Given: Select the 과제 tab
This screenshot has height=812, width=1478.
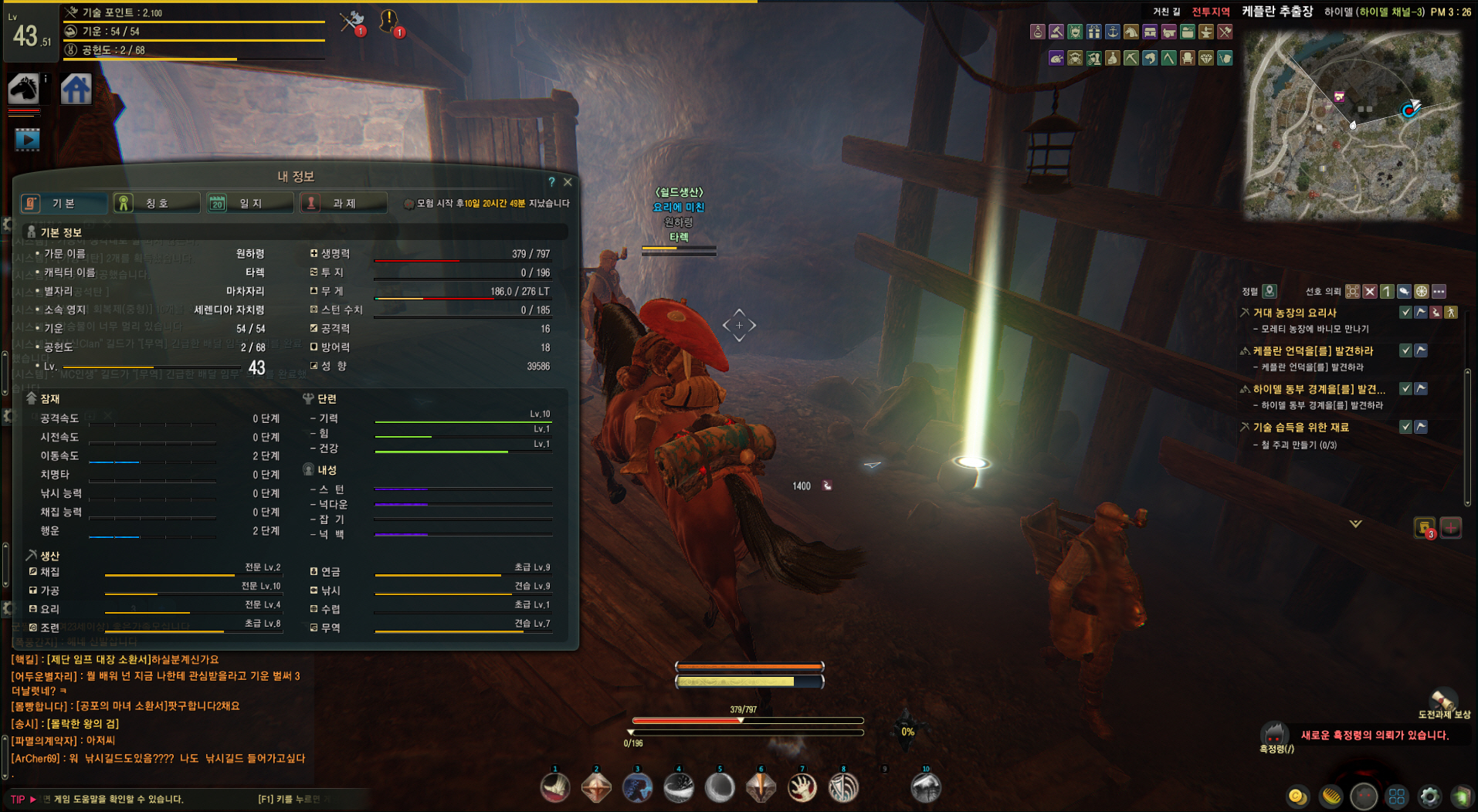Looking at the screenshot, I should (x=344, y=203).
